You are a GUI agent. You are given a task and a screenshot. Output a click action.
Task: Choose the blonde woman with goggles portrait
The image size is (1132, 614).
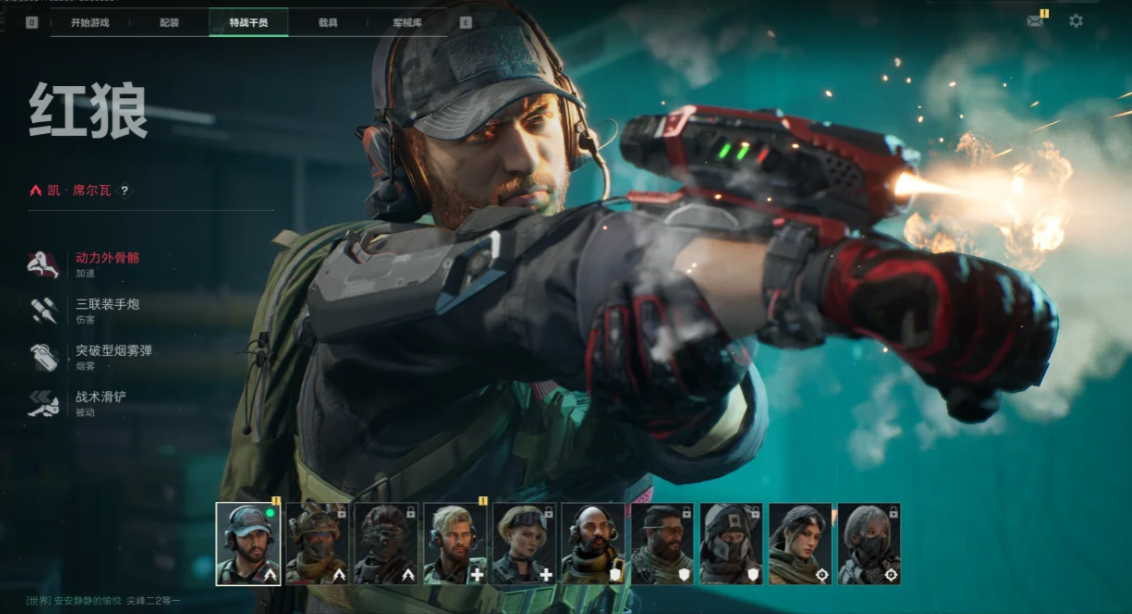tap(524, 543)
